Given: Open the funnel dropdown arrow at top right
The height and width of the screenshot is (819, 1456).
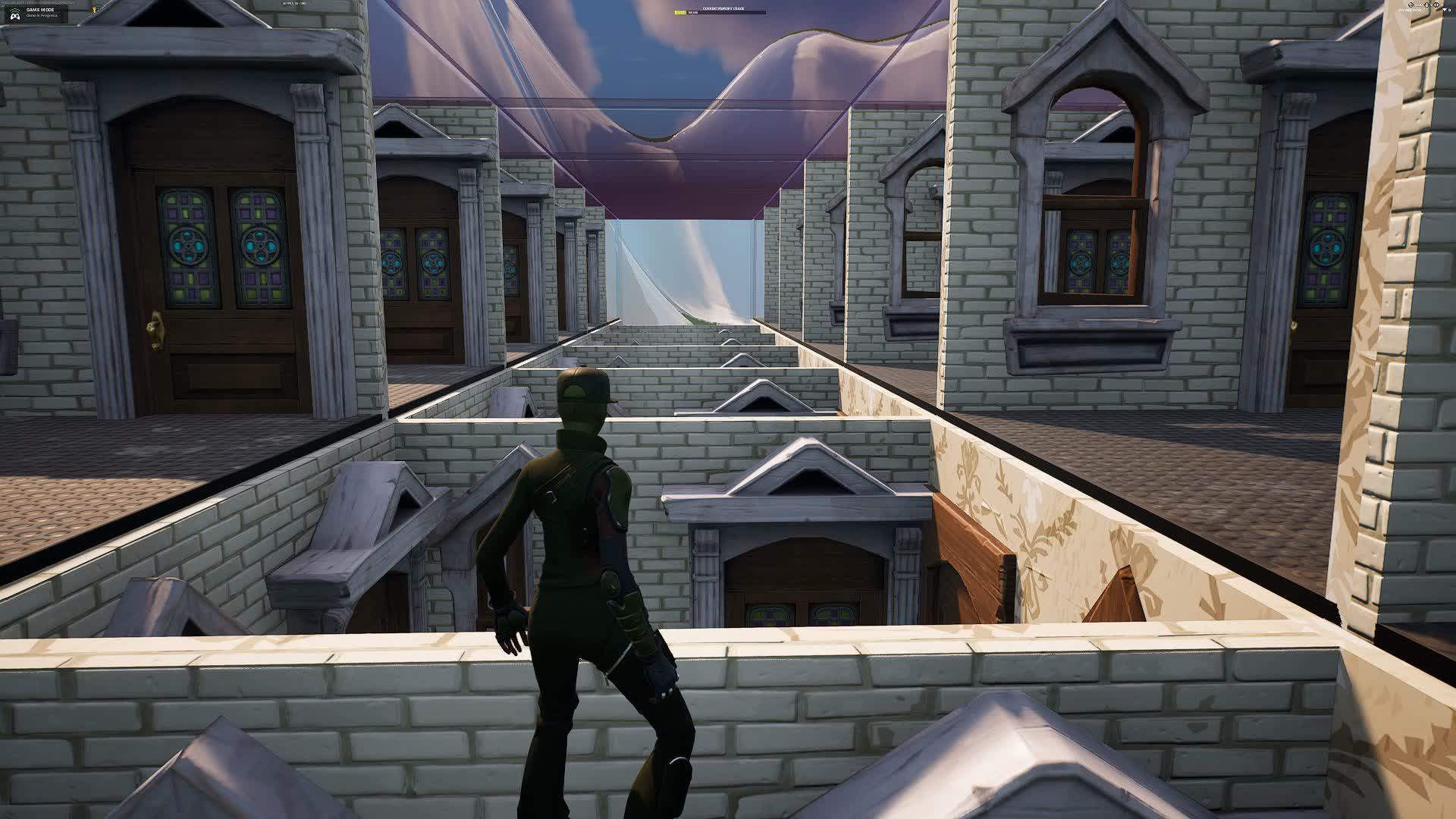Looking at the screenshot, I should 1445,10.
